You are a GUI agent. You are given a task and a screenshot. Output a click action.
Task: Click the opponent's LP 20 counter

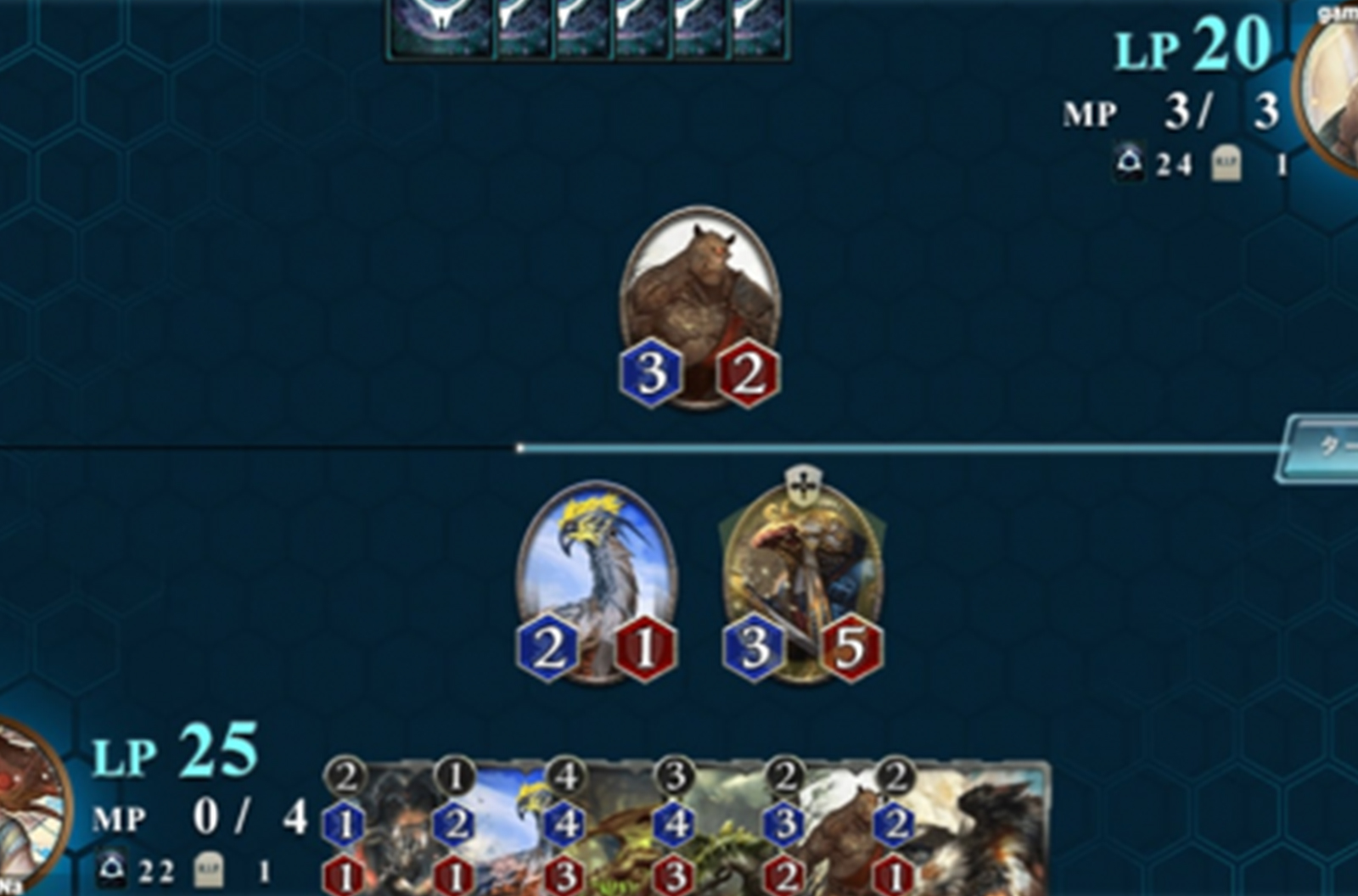tap(1190, 41)
